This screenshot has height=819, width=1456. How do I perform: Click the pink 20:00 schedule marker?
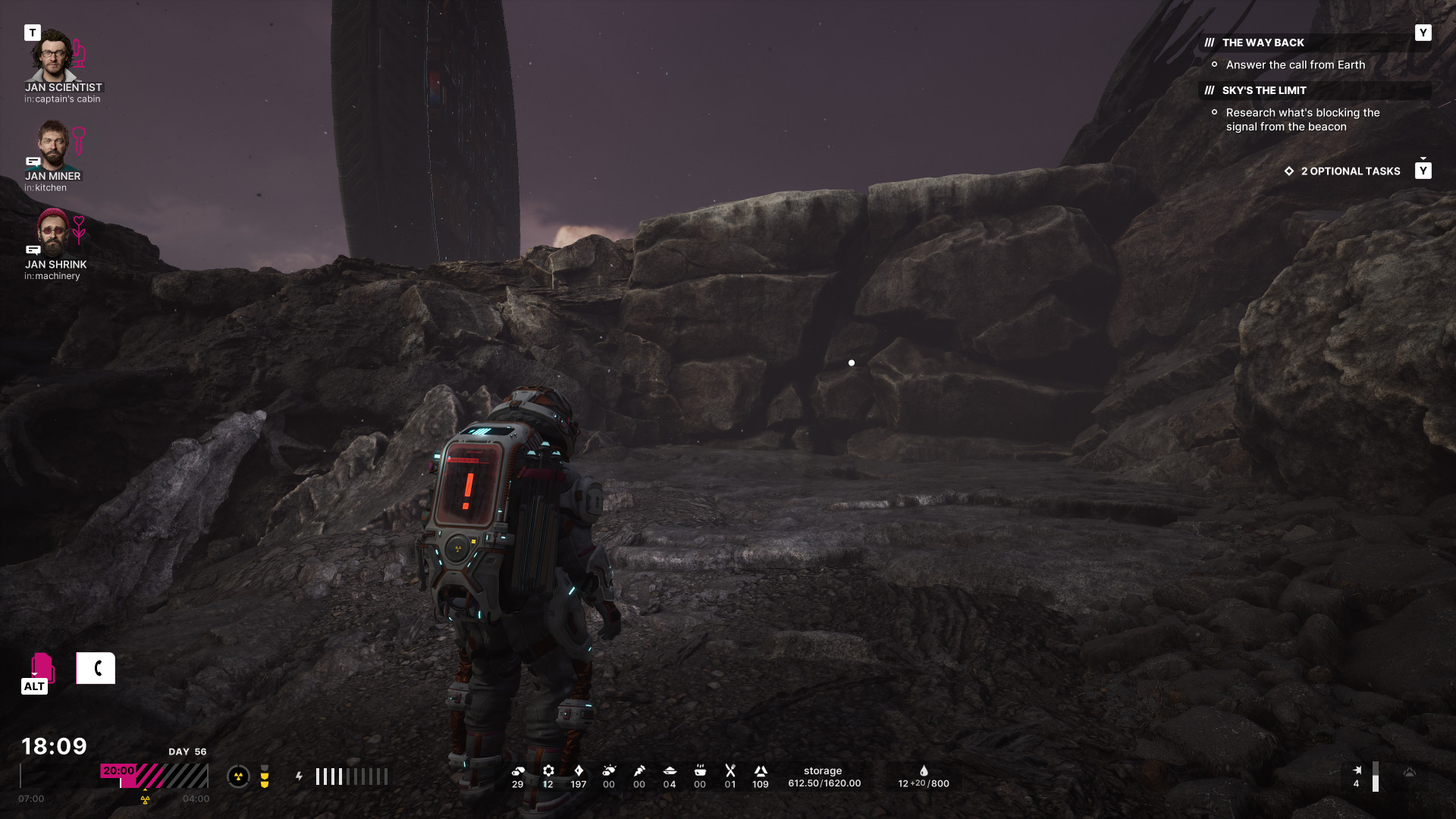click(x=118, y=770)
